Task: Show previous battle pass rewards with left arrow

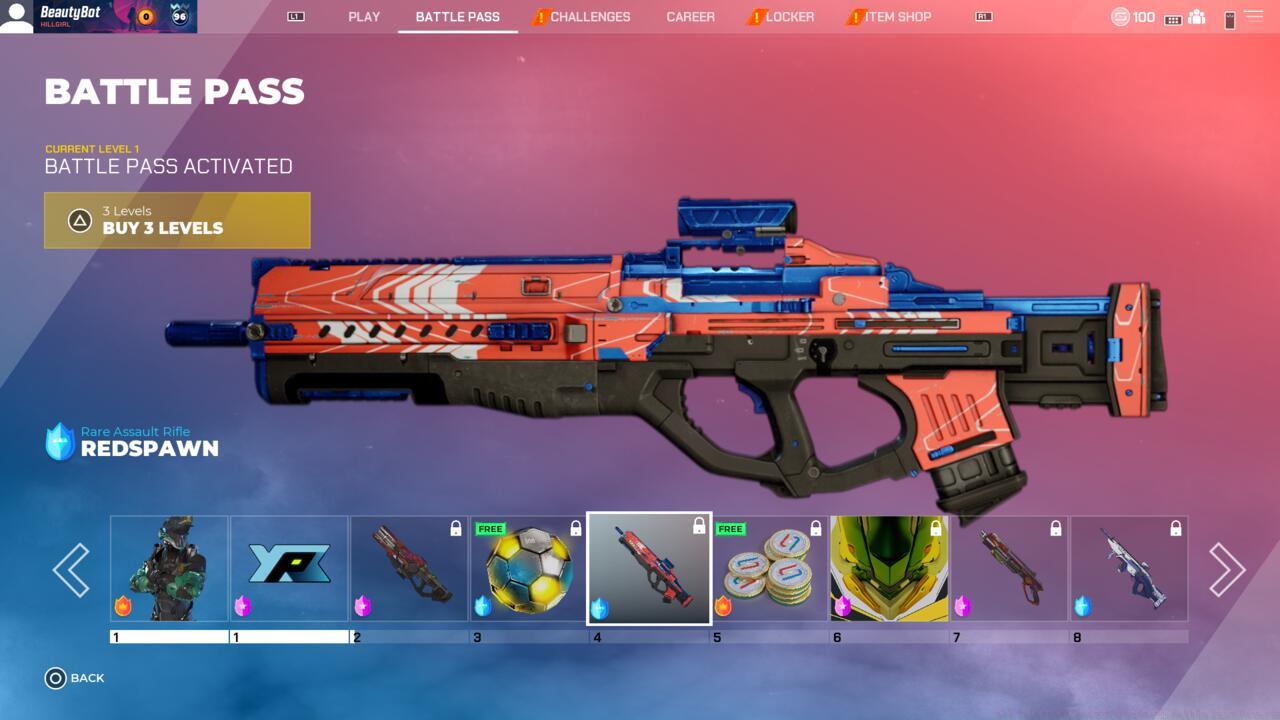Action: (x=71, y=570)
